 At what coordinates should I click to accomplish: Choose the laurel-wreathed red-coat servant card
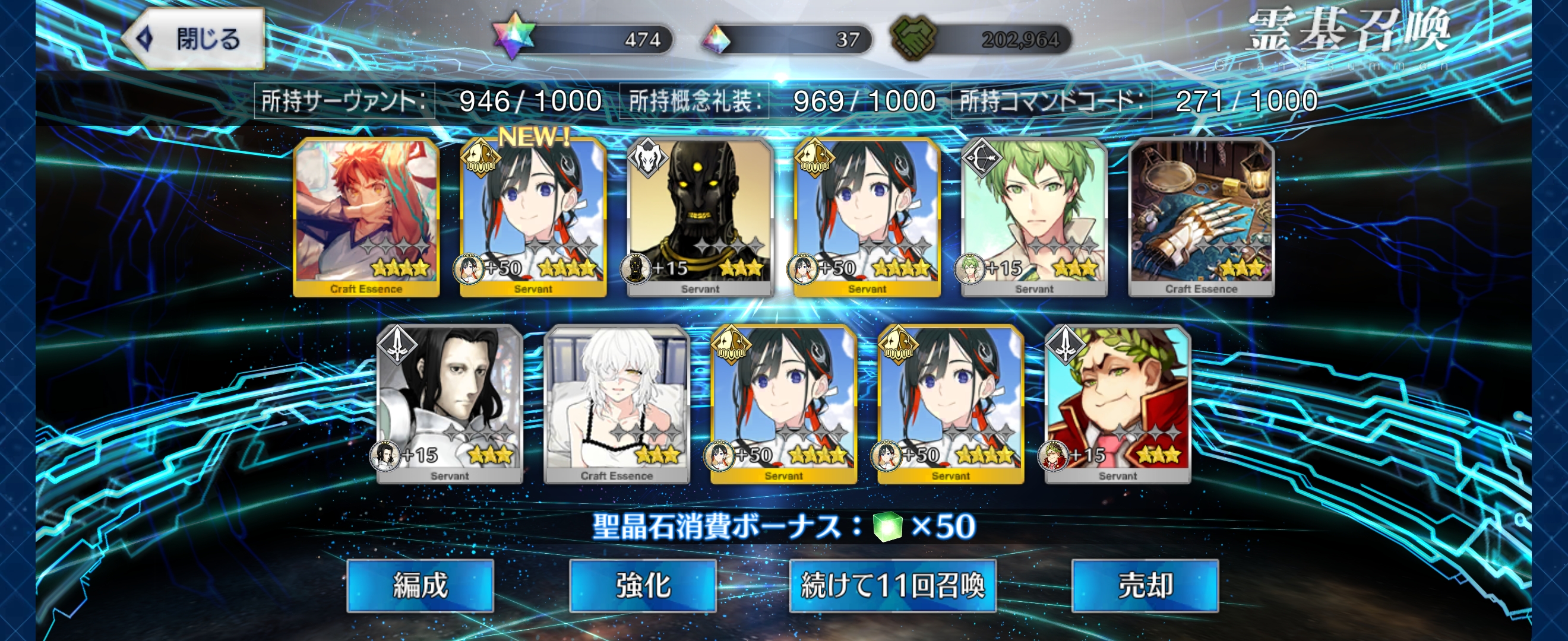(x=1118, y=404)
